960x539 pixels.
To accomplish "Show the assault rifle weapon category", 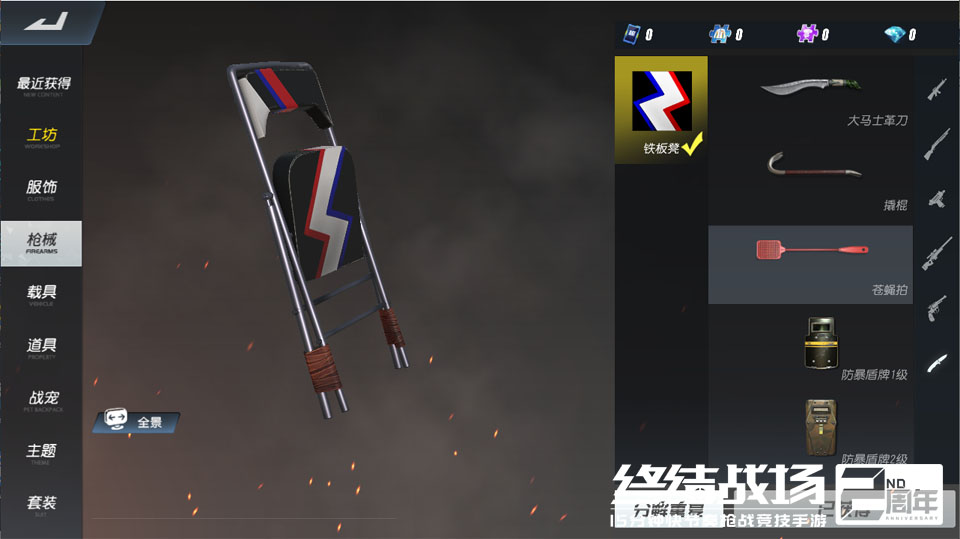I will tap(937, 90).
